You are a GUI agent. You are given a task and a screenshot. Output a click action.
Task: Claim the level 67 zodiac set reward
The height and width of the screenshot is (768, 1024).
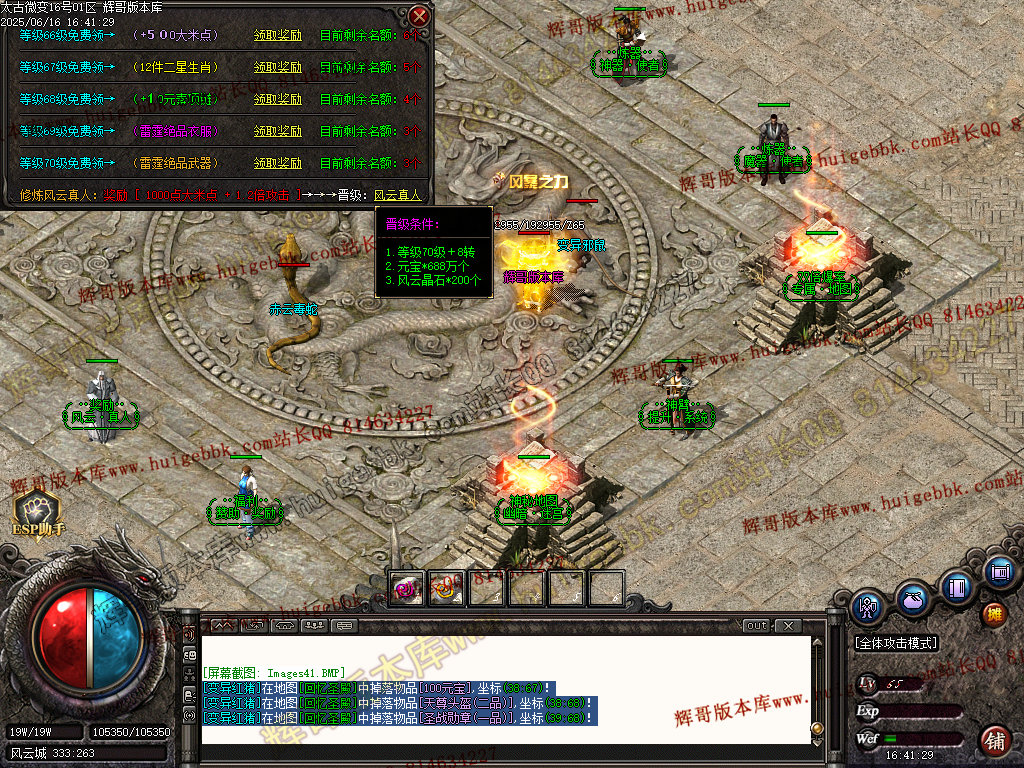(x=277, y=67)
